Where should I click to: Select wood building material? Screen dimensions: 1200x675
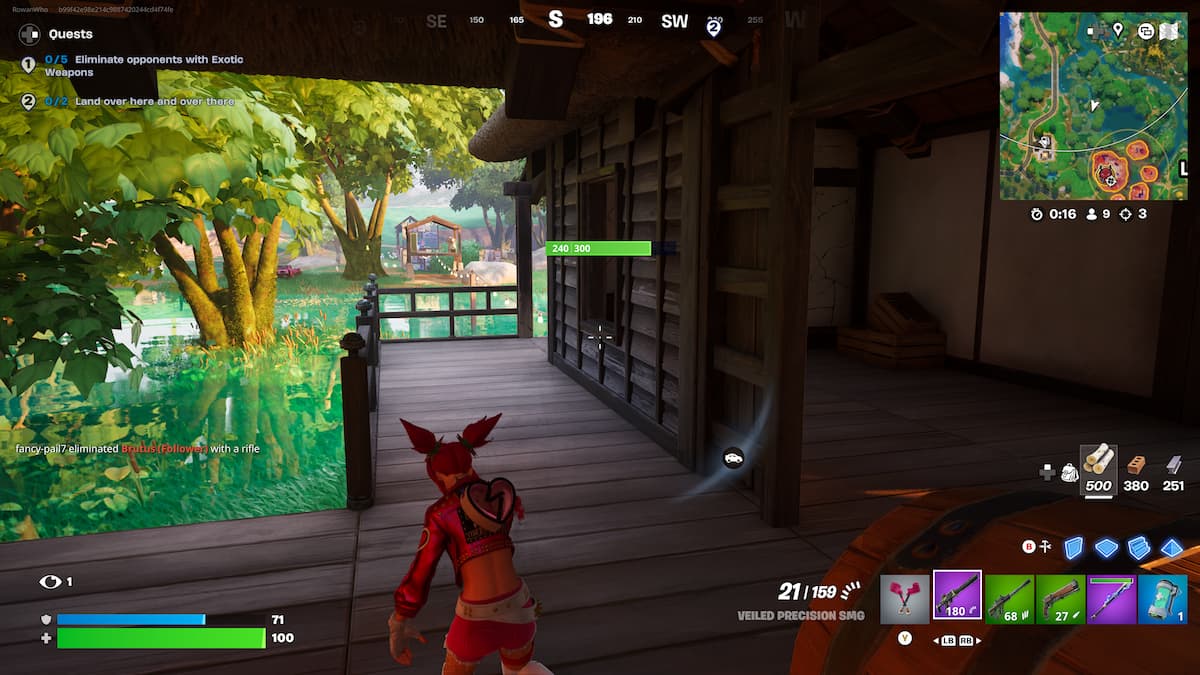click(x=1099, y=469)
